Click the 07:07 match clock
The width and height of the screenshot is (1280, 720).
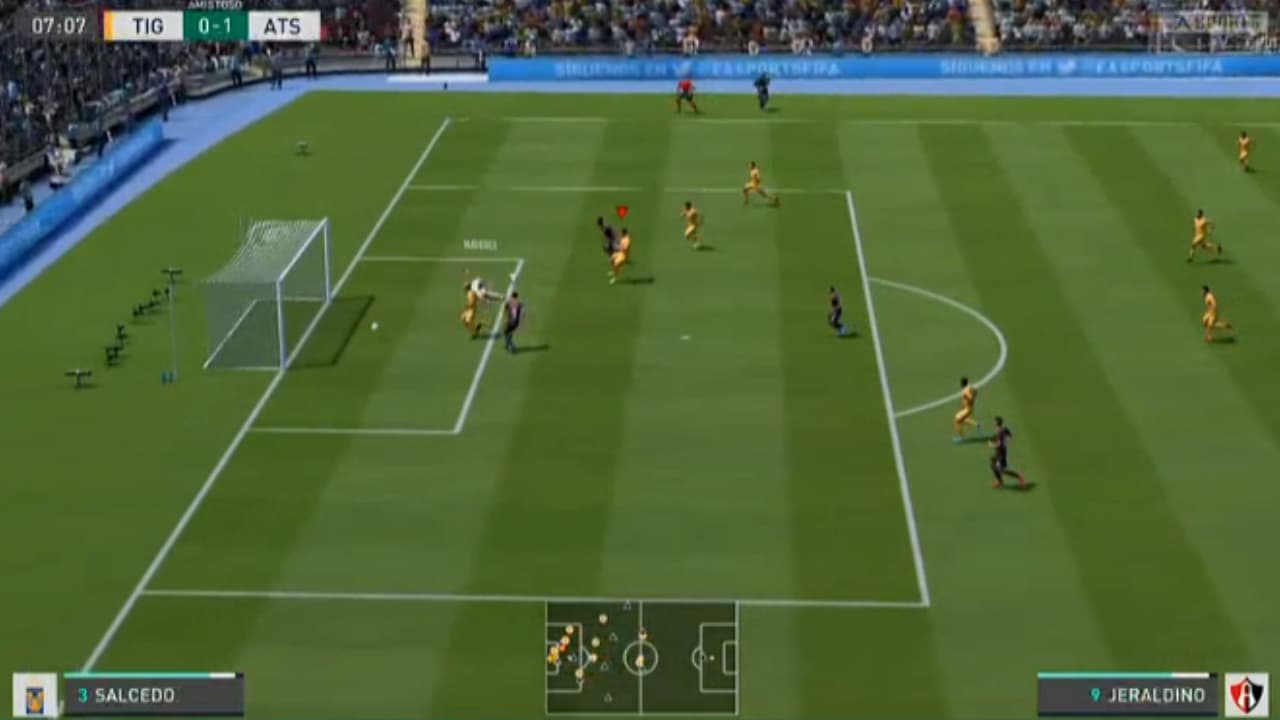[x=60, y=24]
